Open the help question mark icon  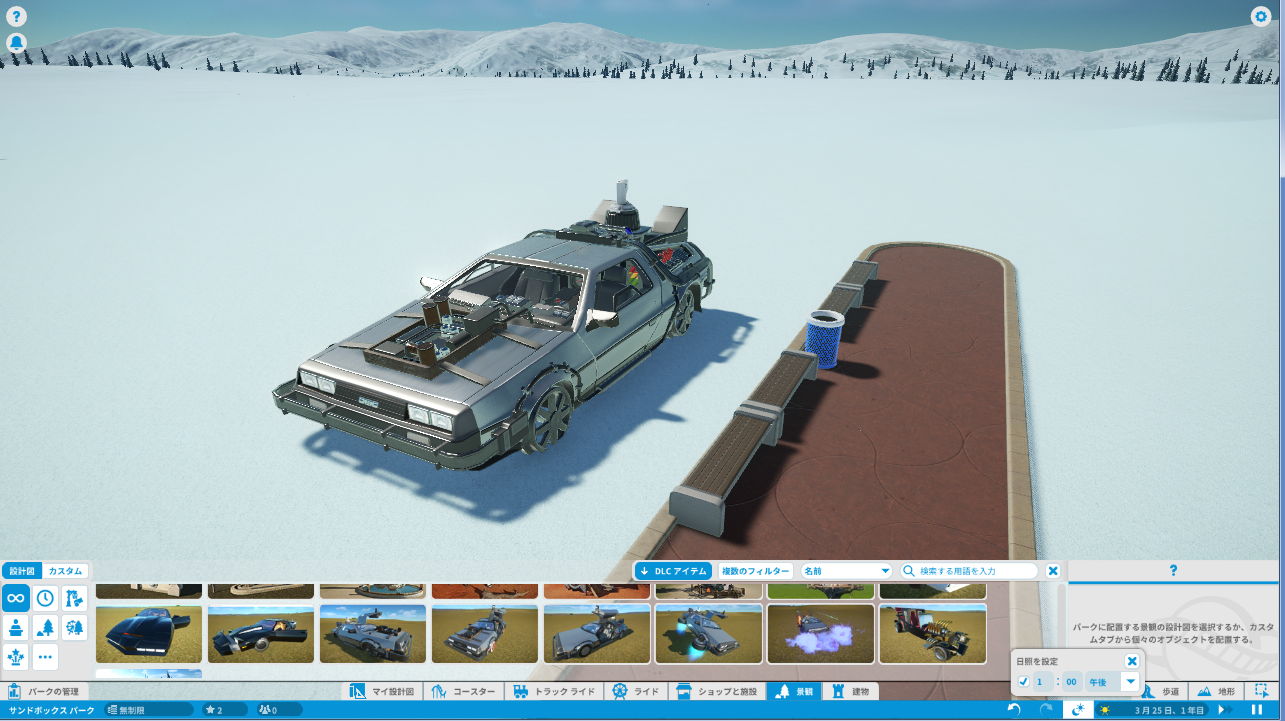16,16
